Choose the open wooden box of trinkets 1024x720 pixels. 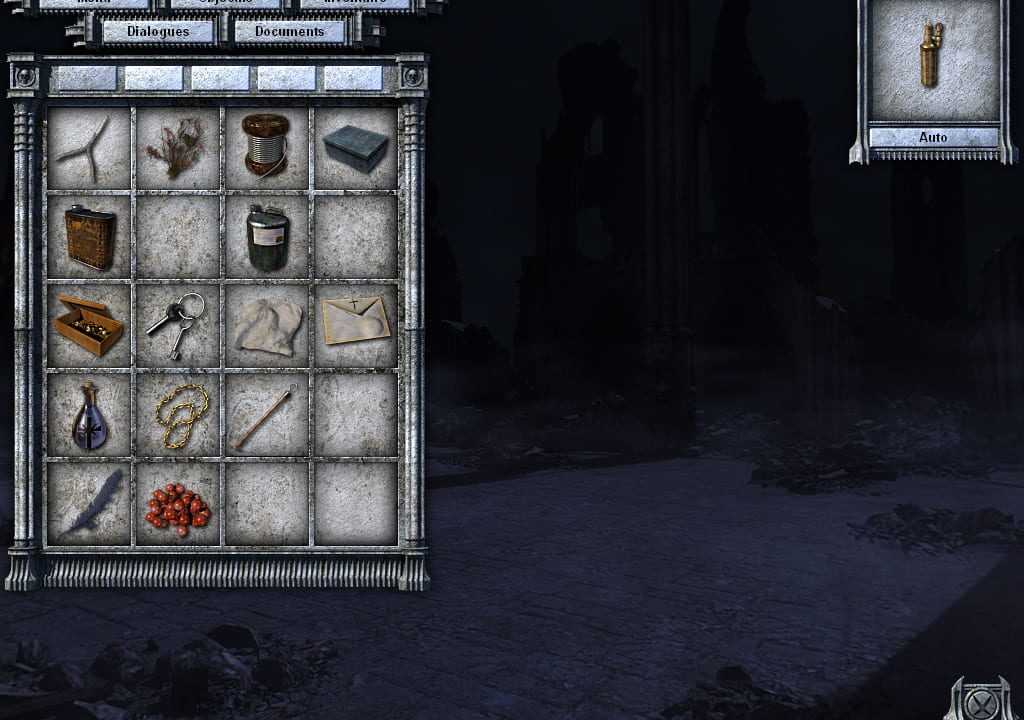88,325
